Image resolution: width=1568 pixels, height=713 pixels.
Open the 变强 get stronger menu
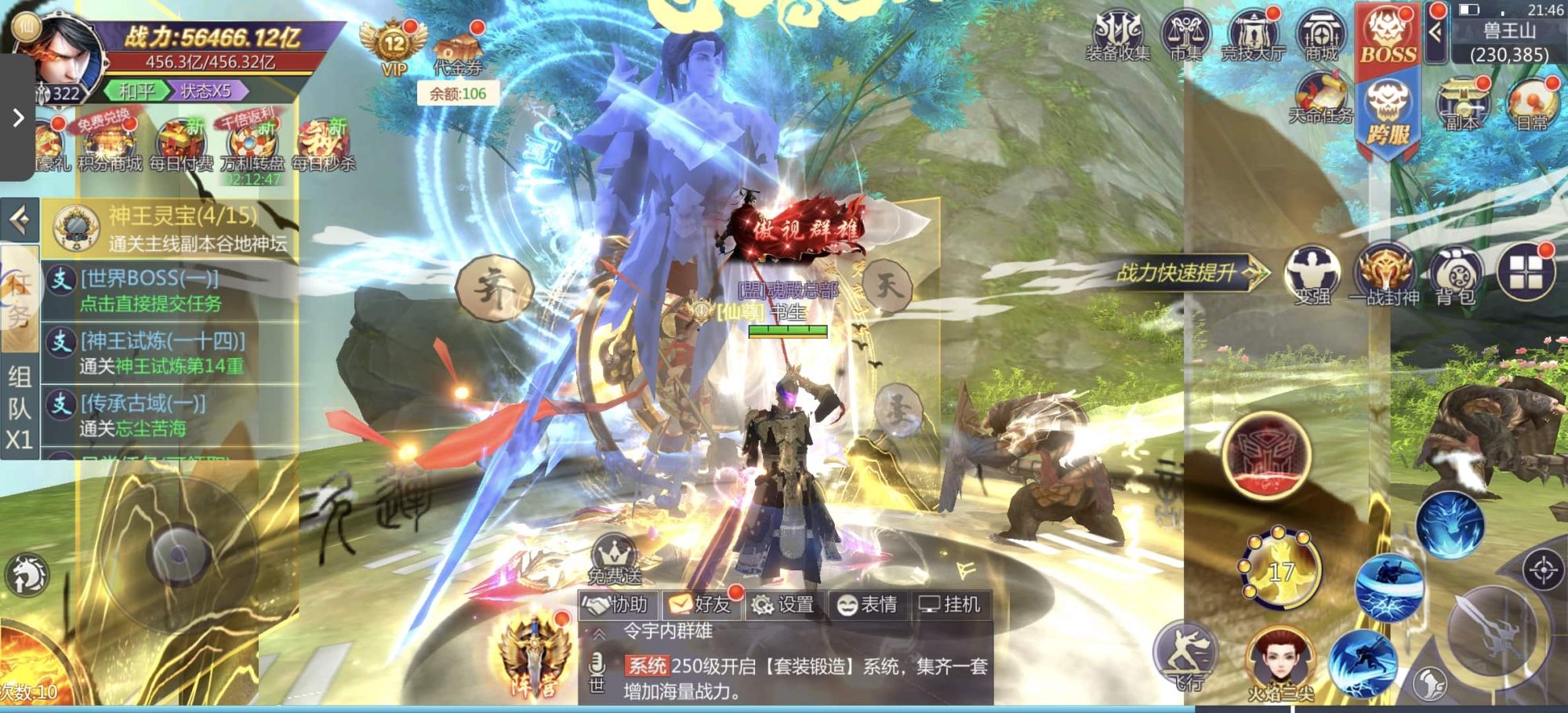point(1312,276)
